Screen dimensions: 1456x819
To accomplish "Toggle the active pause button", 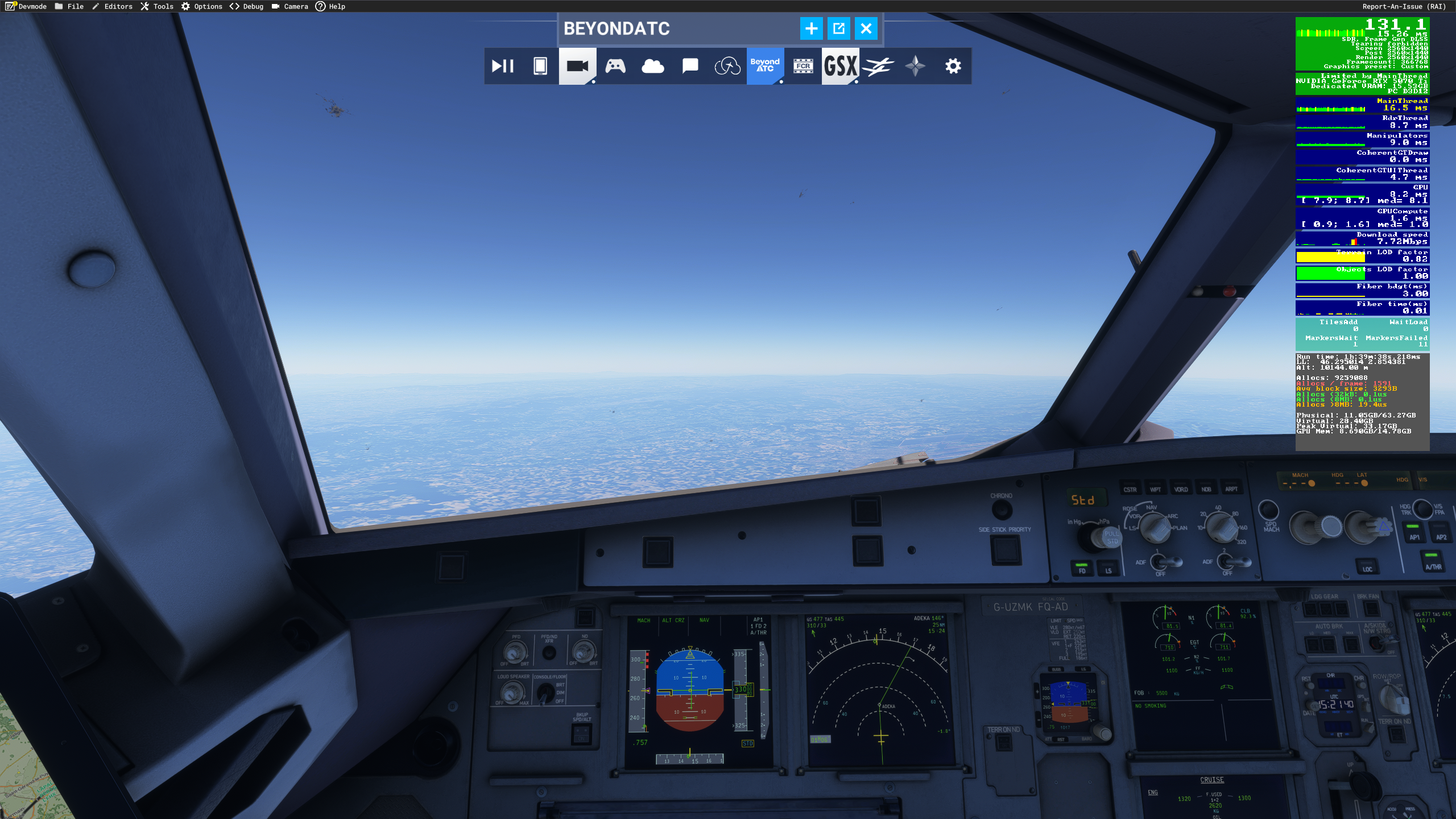I will coord(503,67).
